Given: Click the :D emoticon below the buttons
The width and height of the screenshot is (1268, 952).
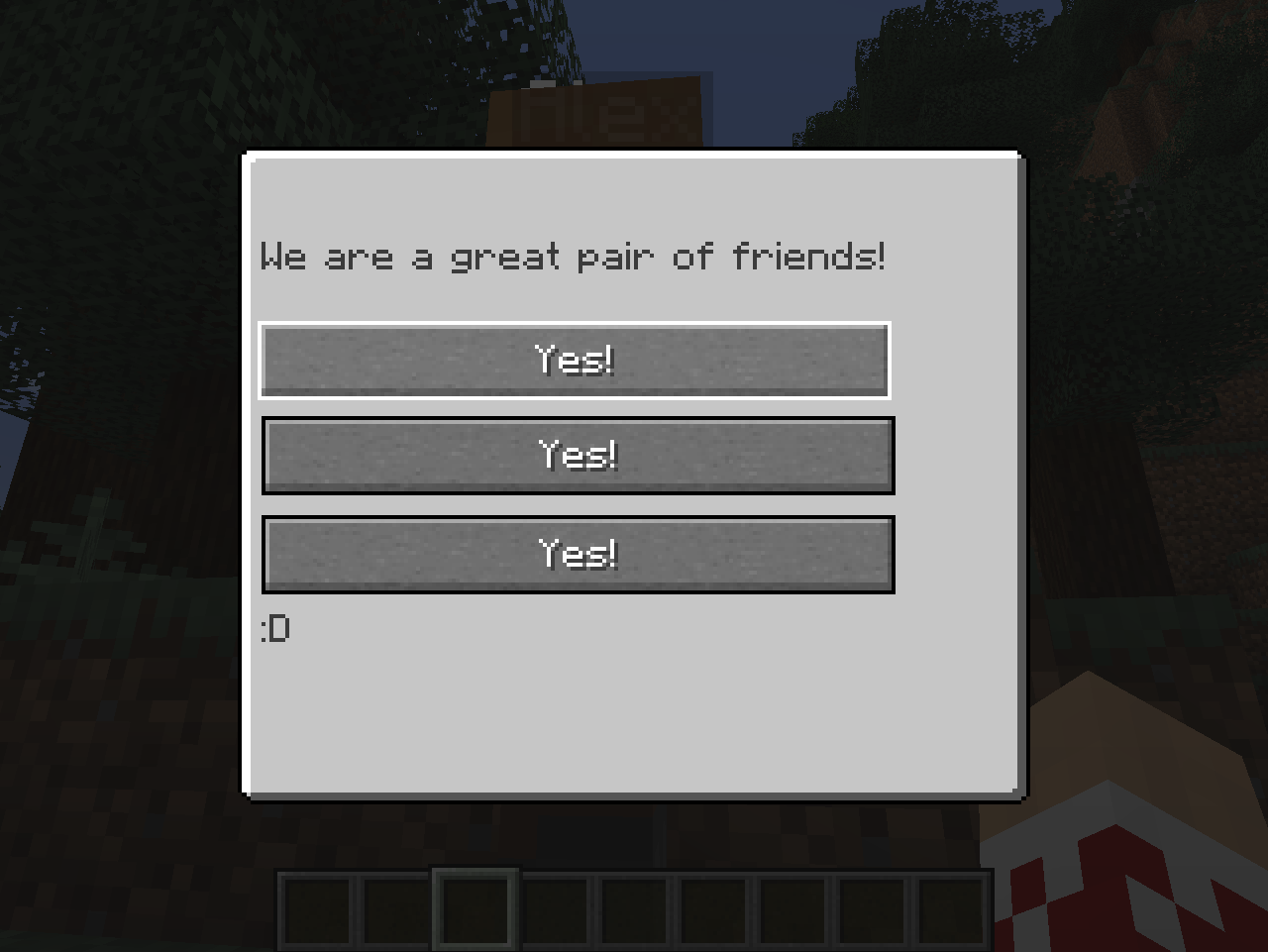Looking at the screenshot, I should (x=277, y=628).
